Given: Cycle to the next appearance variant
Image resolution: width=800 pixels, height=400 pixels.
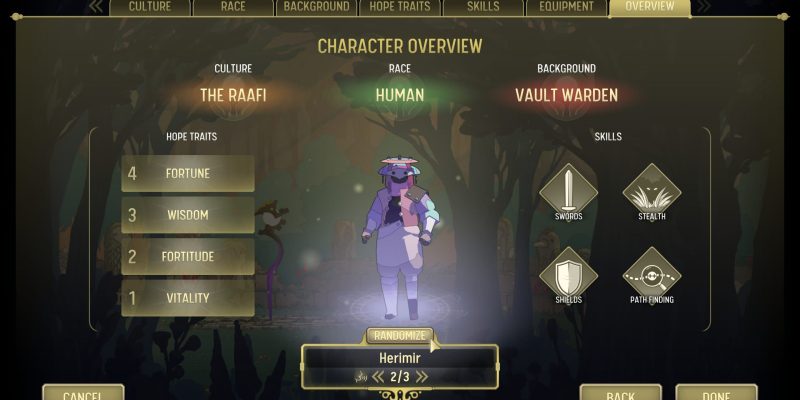Looking at the screenshot, I should (422, 377).
